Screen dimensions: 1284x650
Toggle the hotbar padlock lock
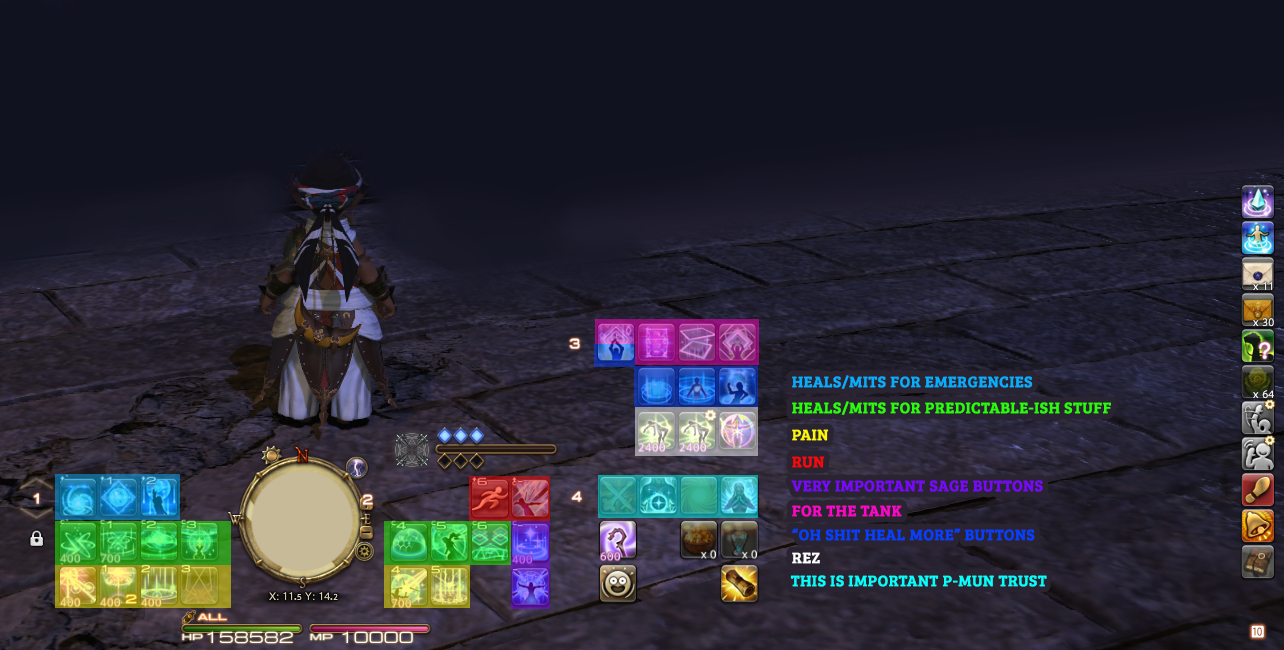[37, 539]
